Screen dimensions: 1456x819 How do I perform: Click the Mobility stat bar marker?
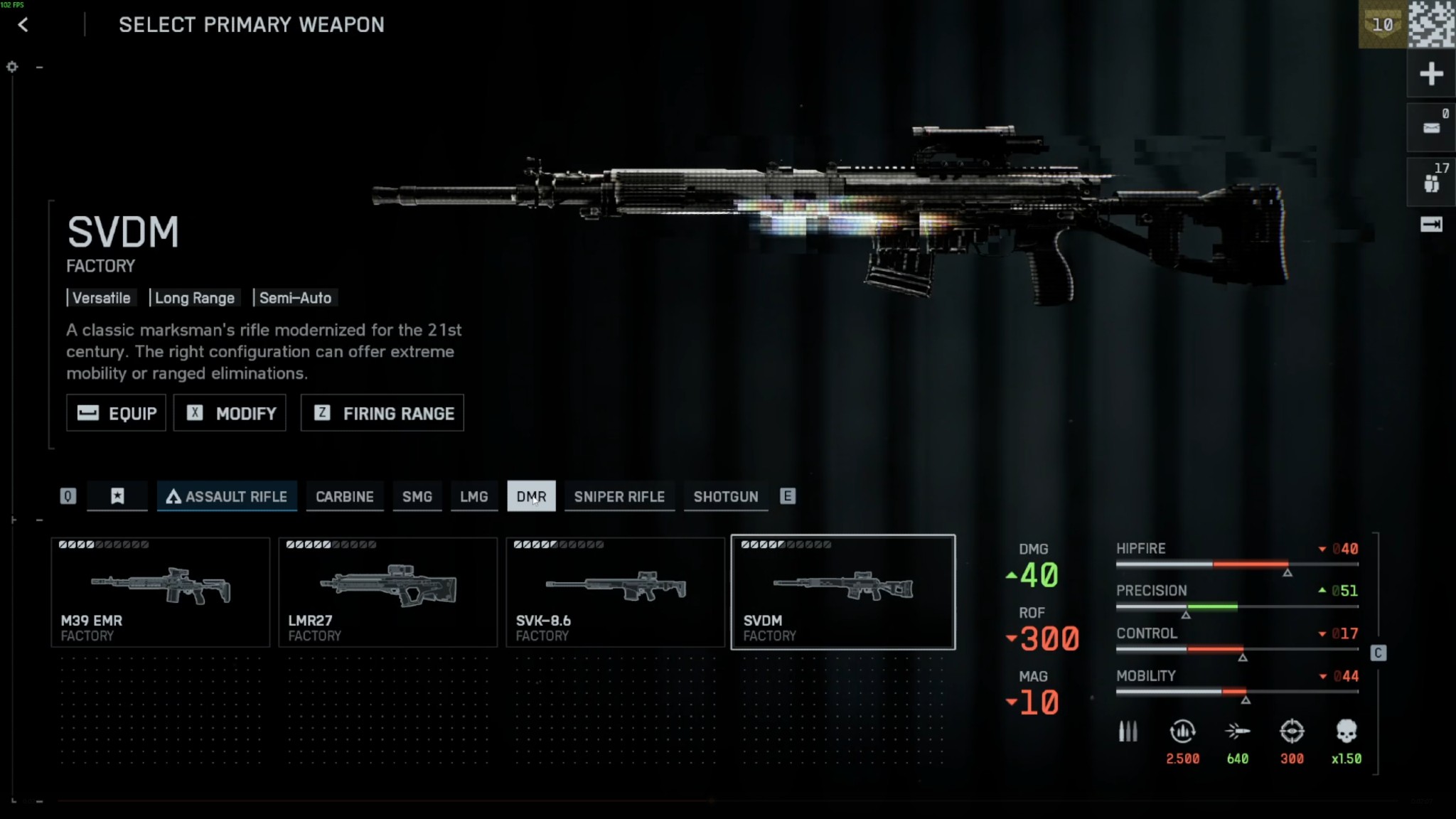click(x=1246, y=700)
